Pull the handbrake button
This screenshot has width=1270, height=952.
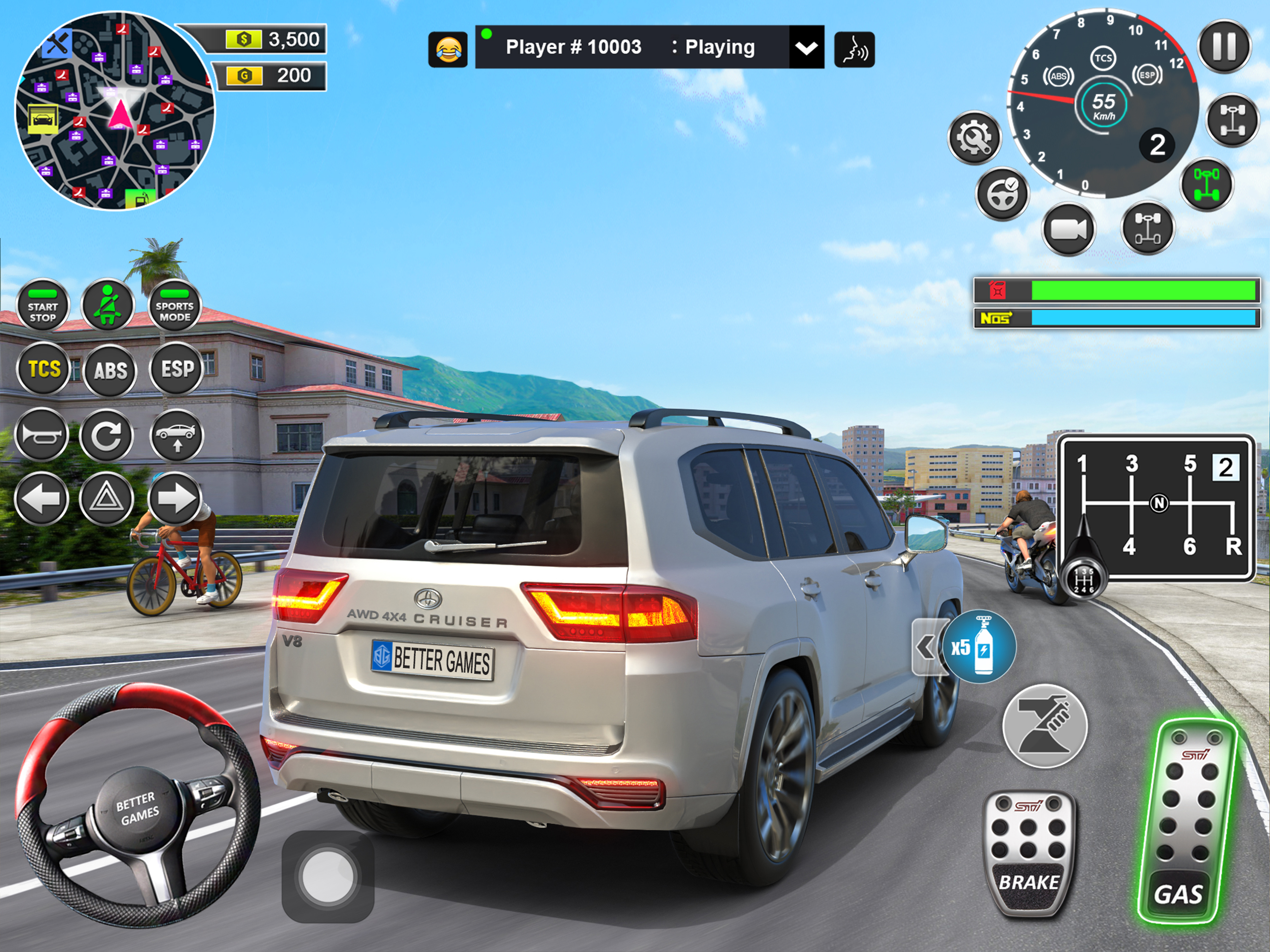(1045, 726)
